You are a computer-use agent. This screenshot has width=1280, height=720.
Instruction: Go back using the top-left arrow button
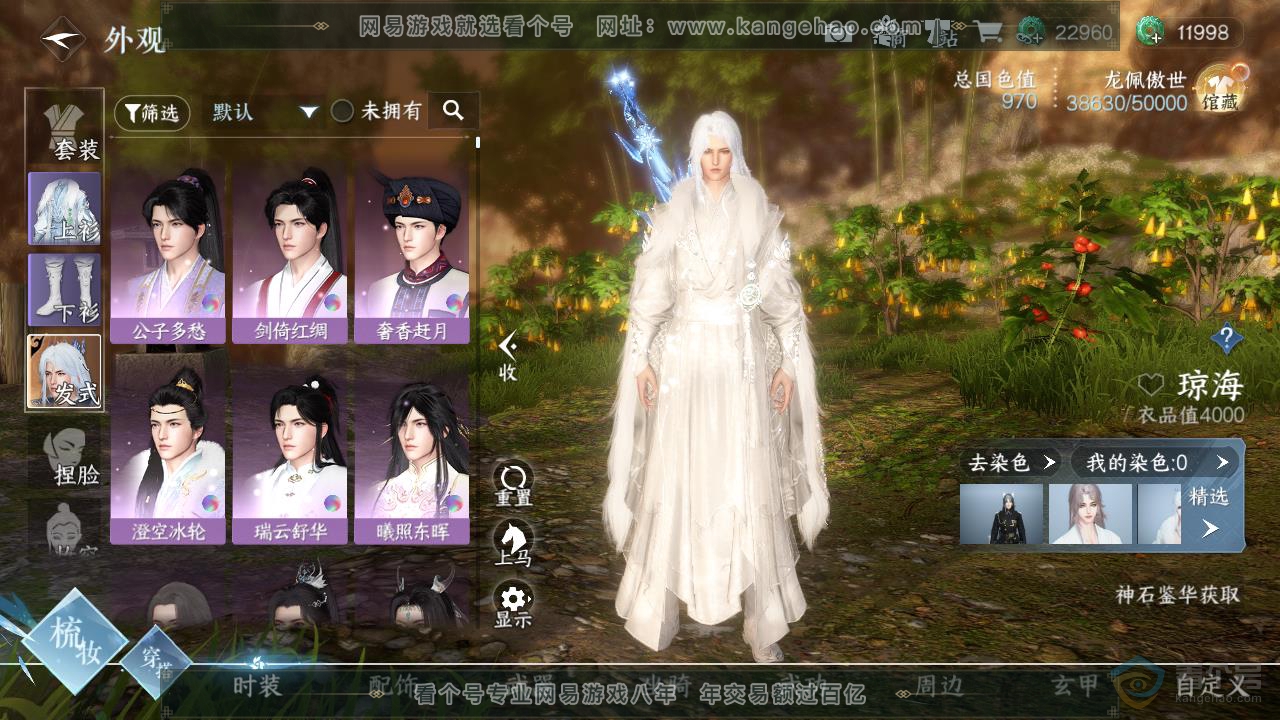(x=61, y=39)
